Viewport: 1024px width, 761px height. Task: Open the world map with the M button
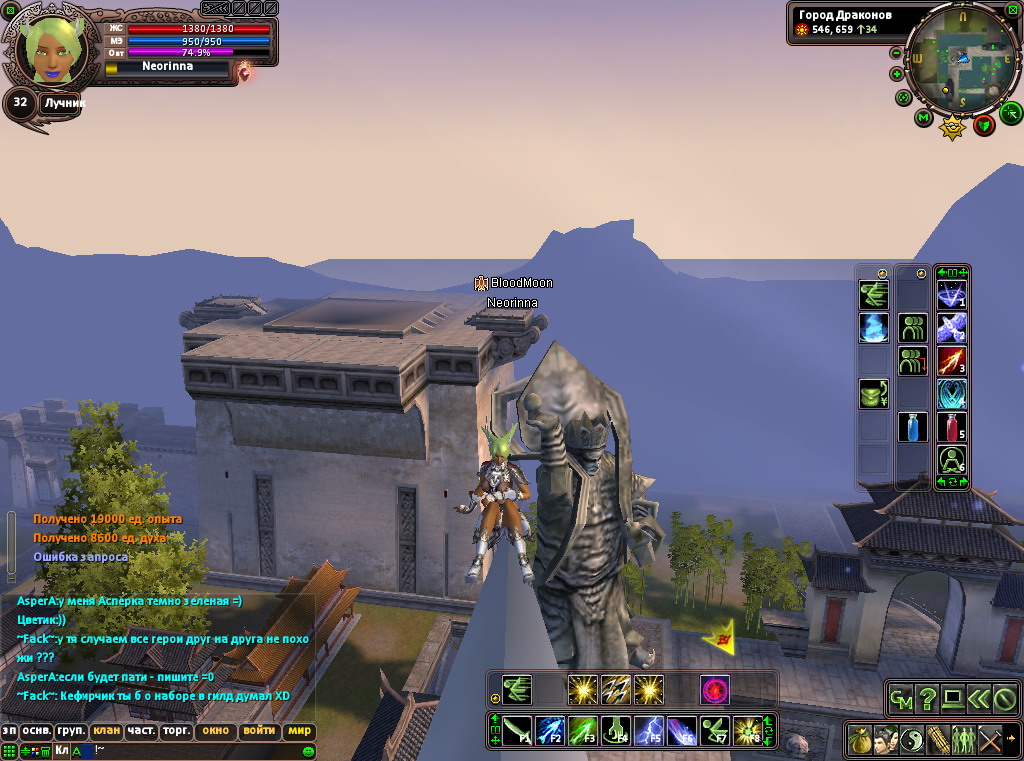coord(923,118)
